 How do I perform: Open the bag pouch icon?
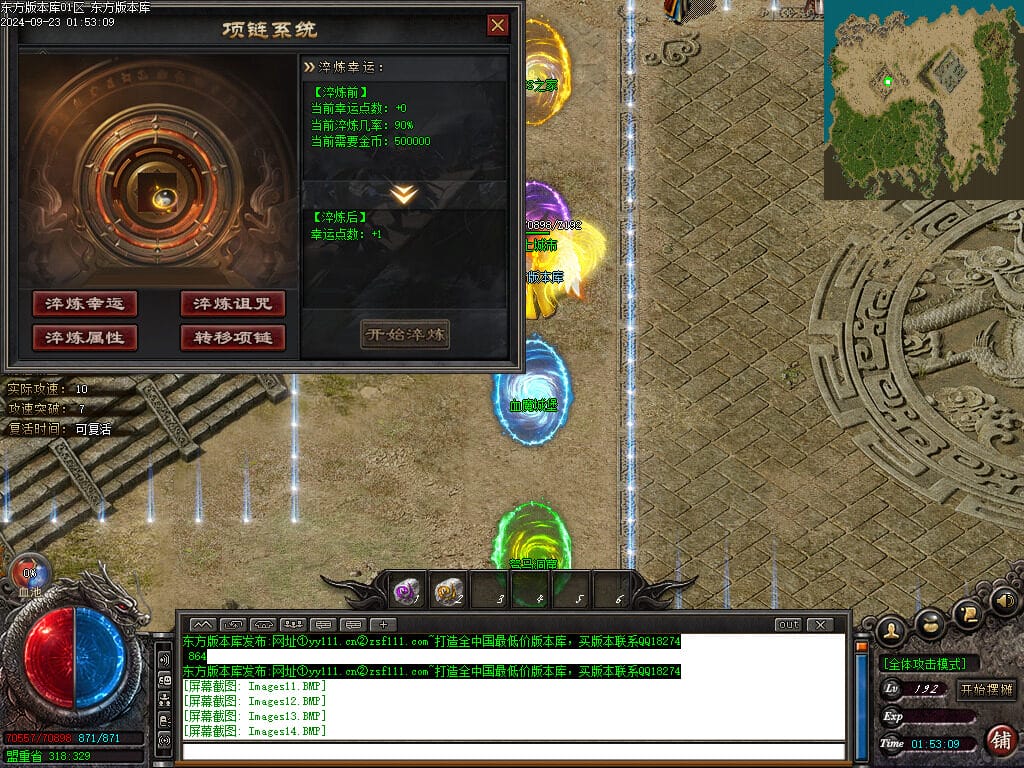[x=930, y=622]
